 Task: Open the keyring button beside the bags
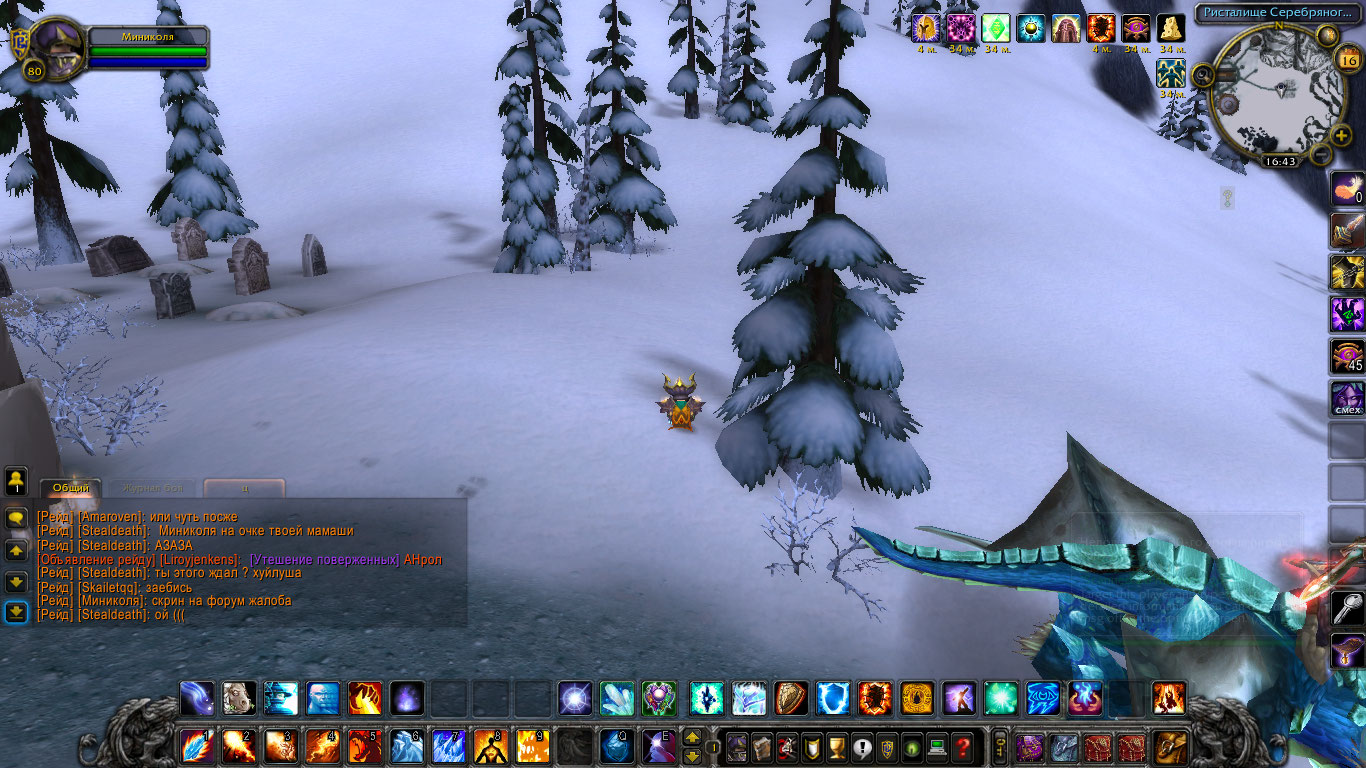(998, 746)
